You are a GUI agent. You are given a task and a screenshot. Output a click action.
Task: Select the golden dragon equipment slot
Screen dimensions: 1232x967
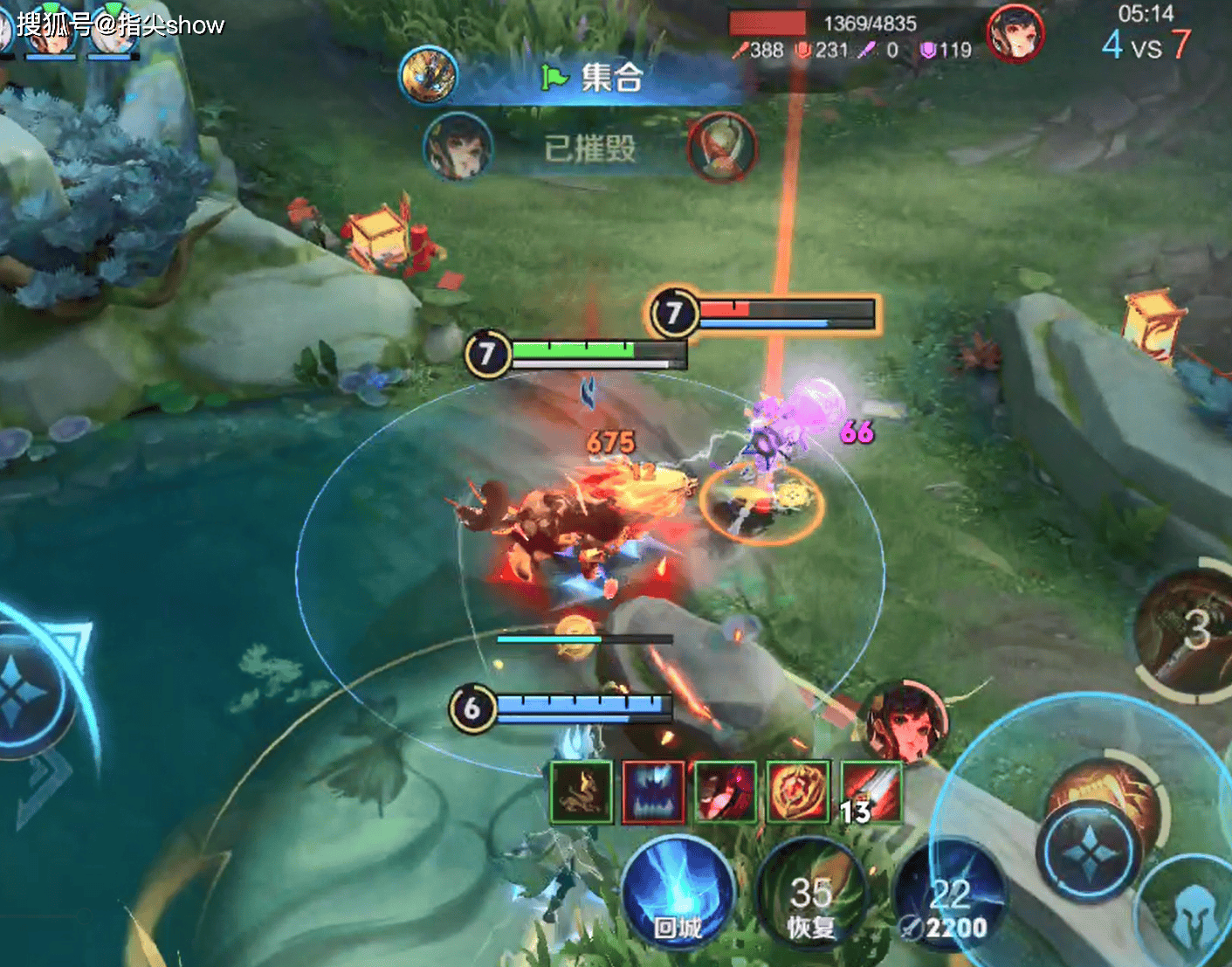coord(581,792)
